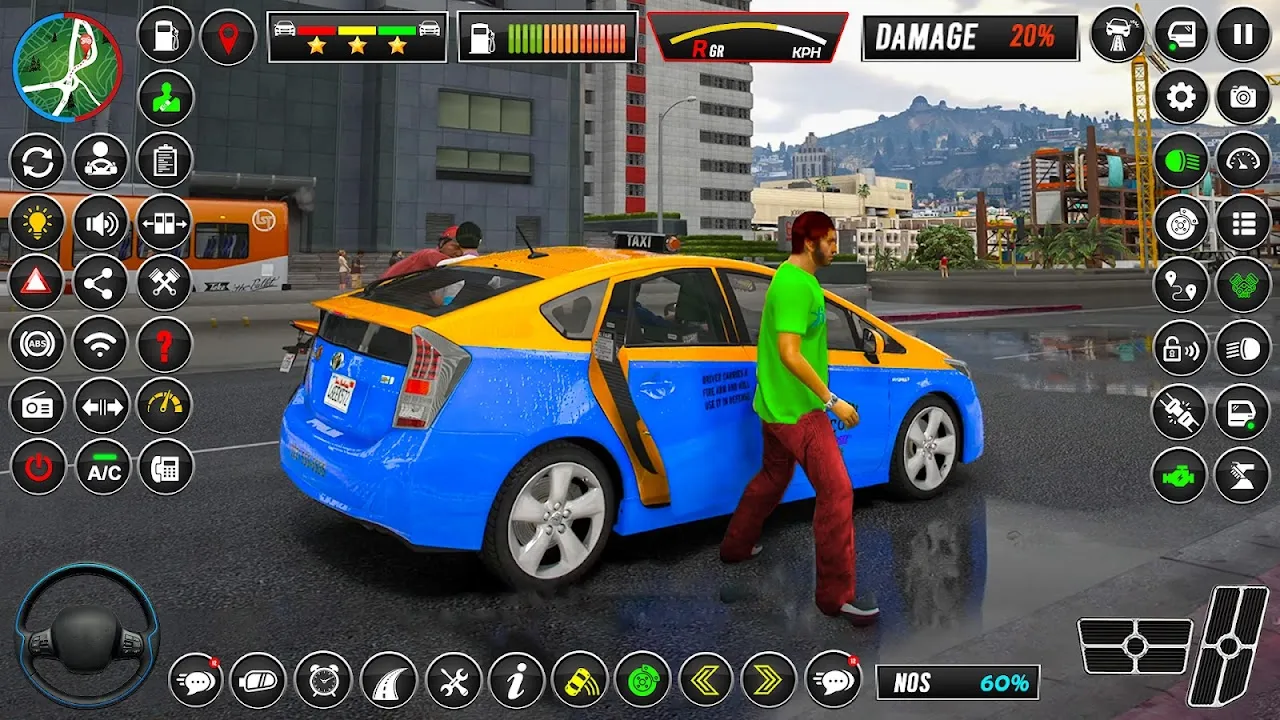Take a screenshot with the camera button
Image resolution: width=1280 pixels, height=720 pixels.
(x=1243, y=97)
